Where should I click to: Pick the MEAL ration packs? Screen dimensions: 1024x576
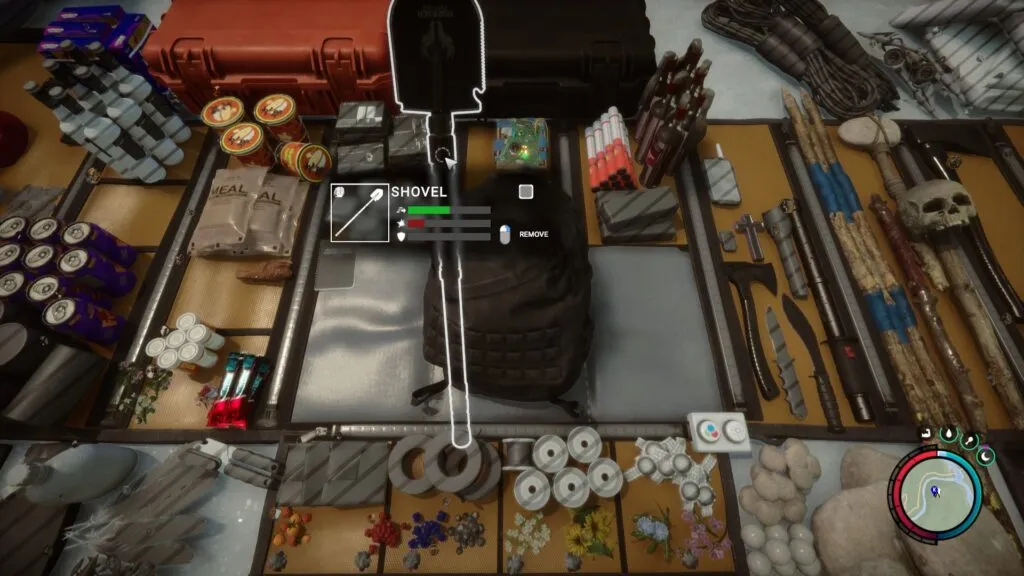[x=245, y=215]
